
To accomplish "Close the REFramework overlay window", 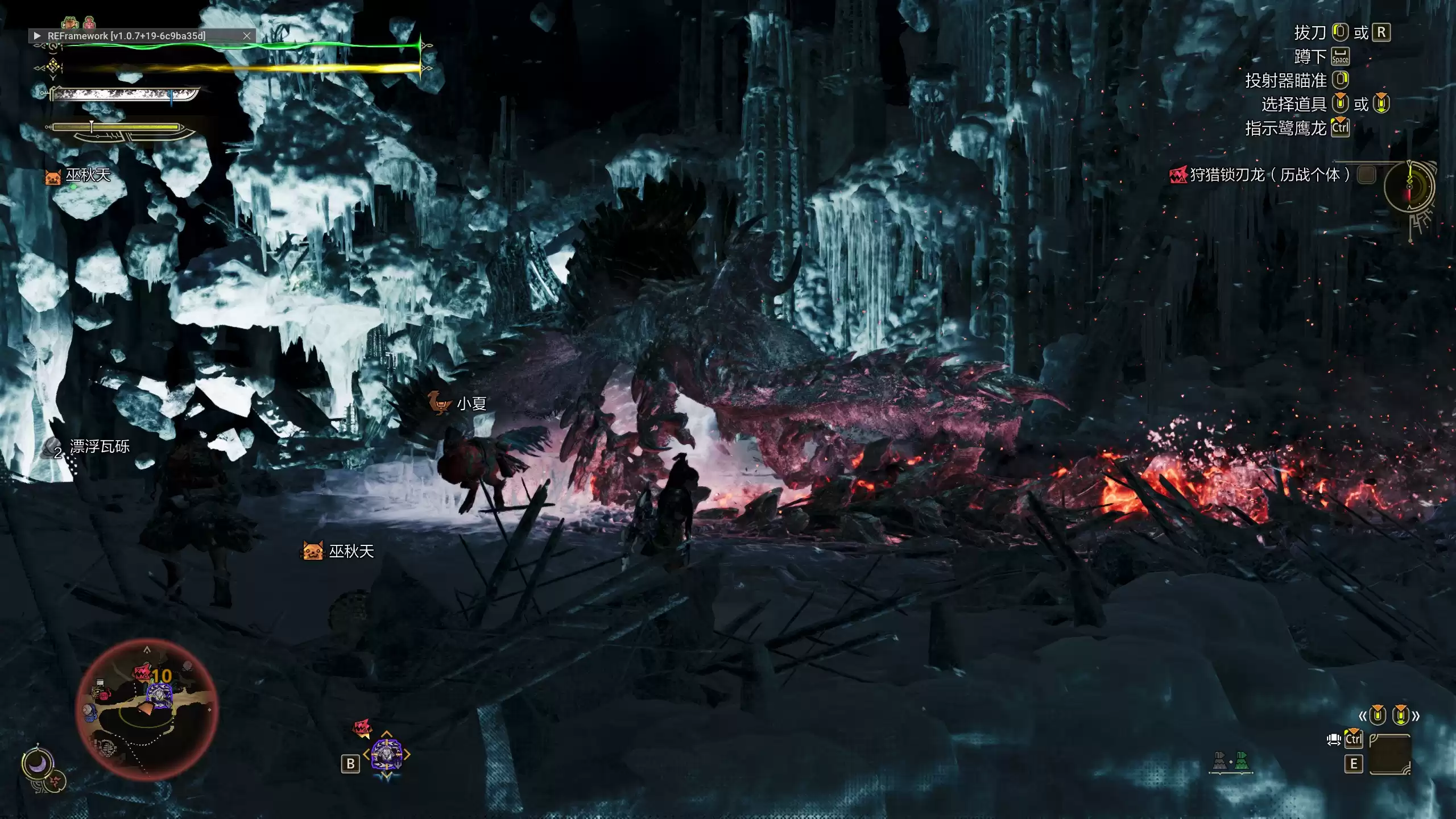I will (x=247, y=35).
